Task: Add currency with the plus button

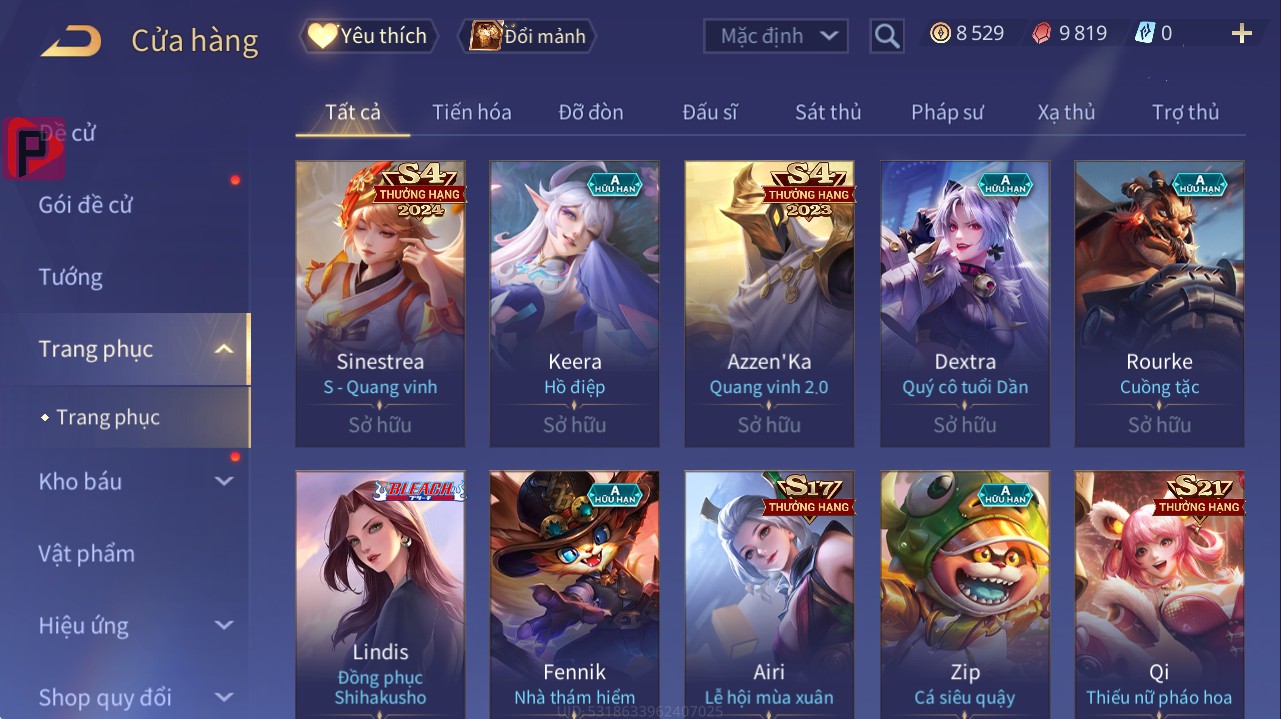Action: coord(1242,34)
